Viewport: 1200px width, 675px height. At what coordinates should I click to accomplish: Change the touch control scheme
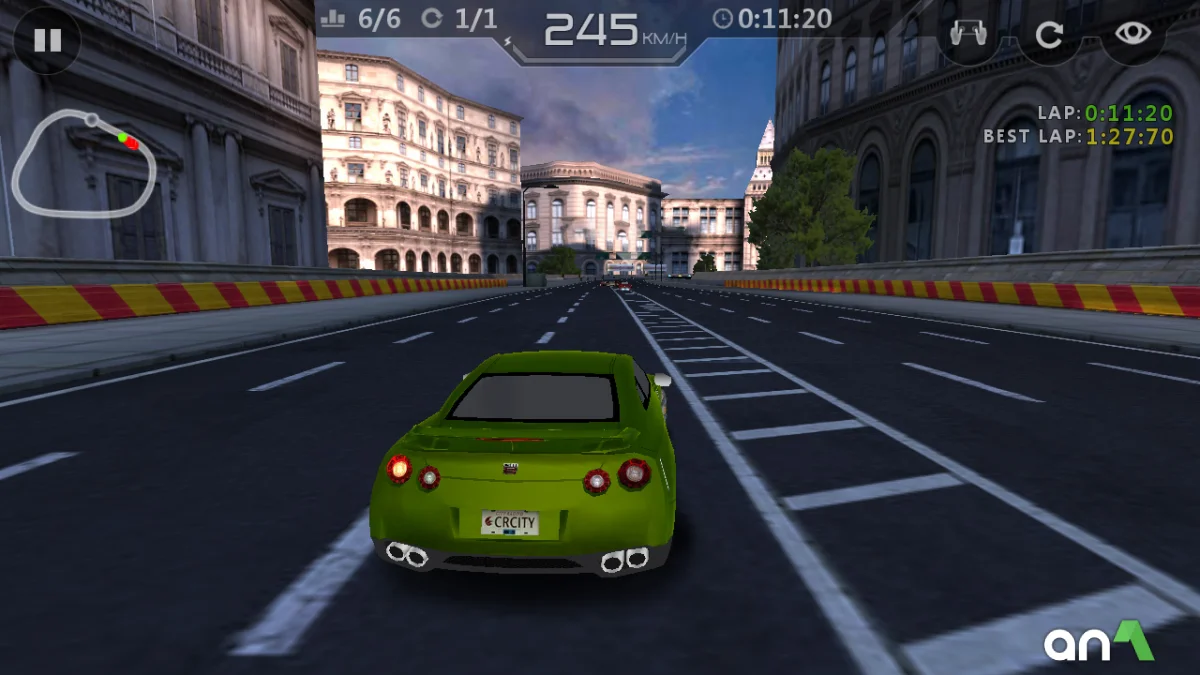pyautogui.click(x=967, y=35)
